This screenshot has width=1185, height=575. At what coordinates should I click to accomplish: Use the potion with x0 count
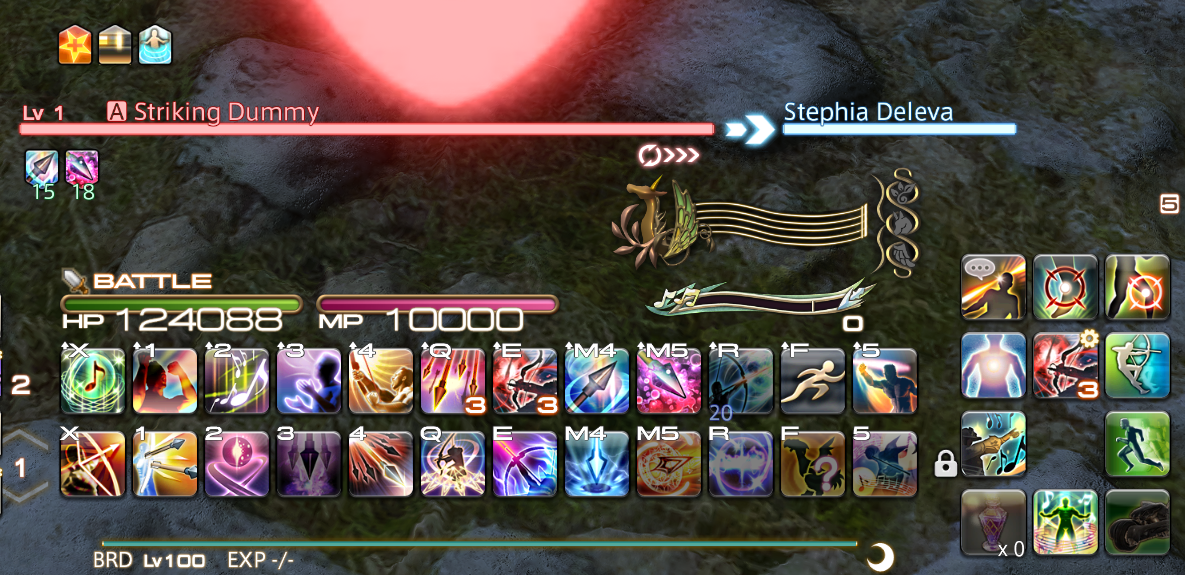click(x=993, y=522)
